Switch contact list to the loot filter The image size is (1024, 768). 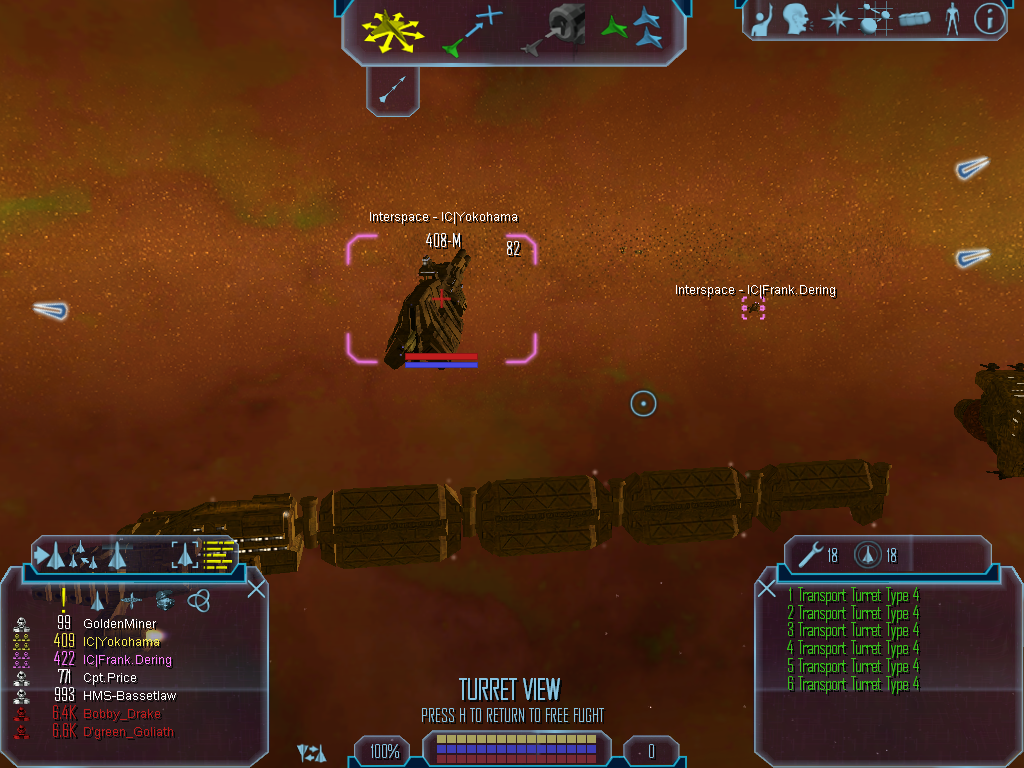(165, 600)
